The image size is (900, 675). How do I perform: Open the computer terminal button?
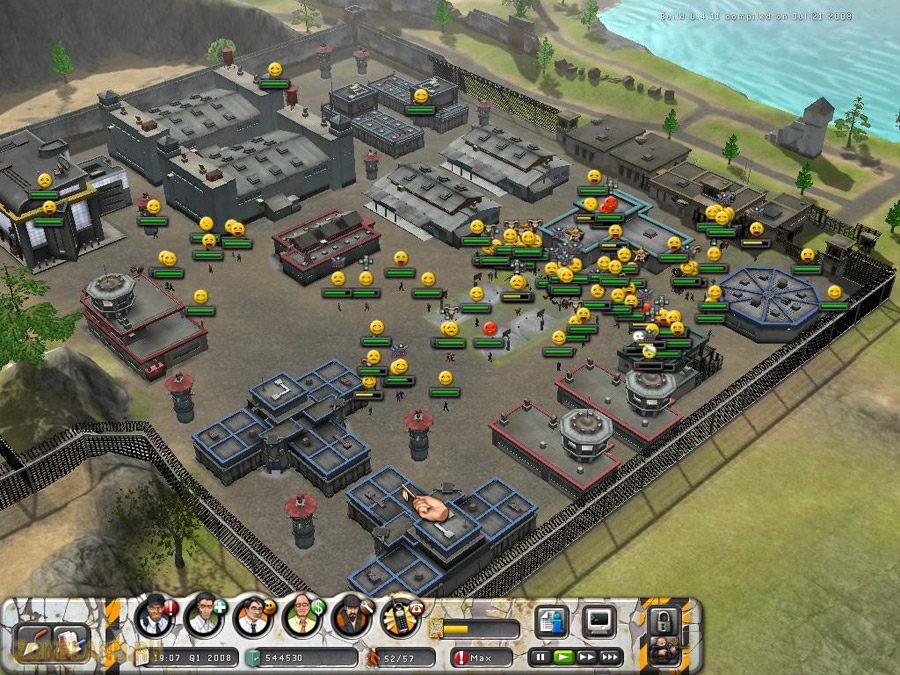coord(600,621)
